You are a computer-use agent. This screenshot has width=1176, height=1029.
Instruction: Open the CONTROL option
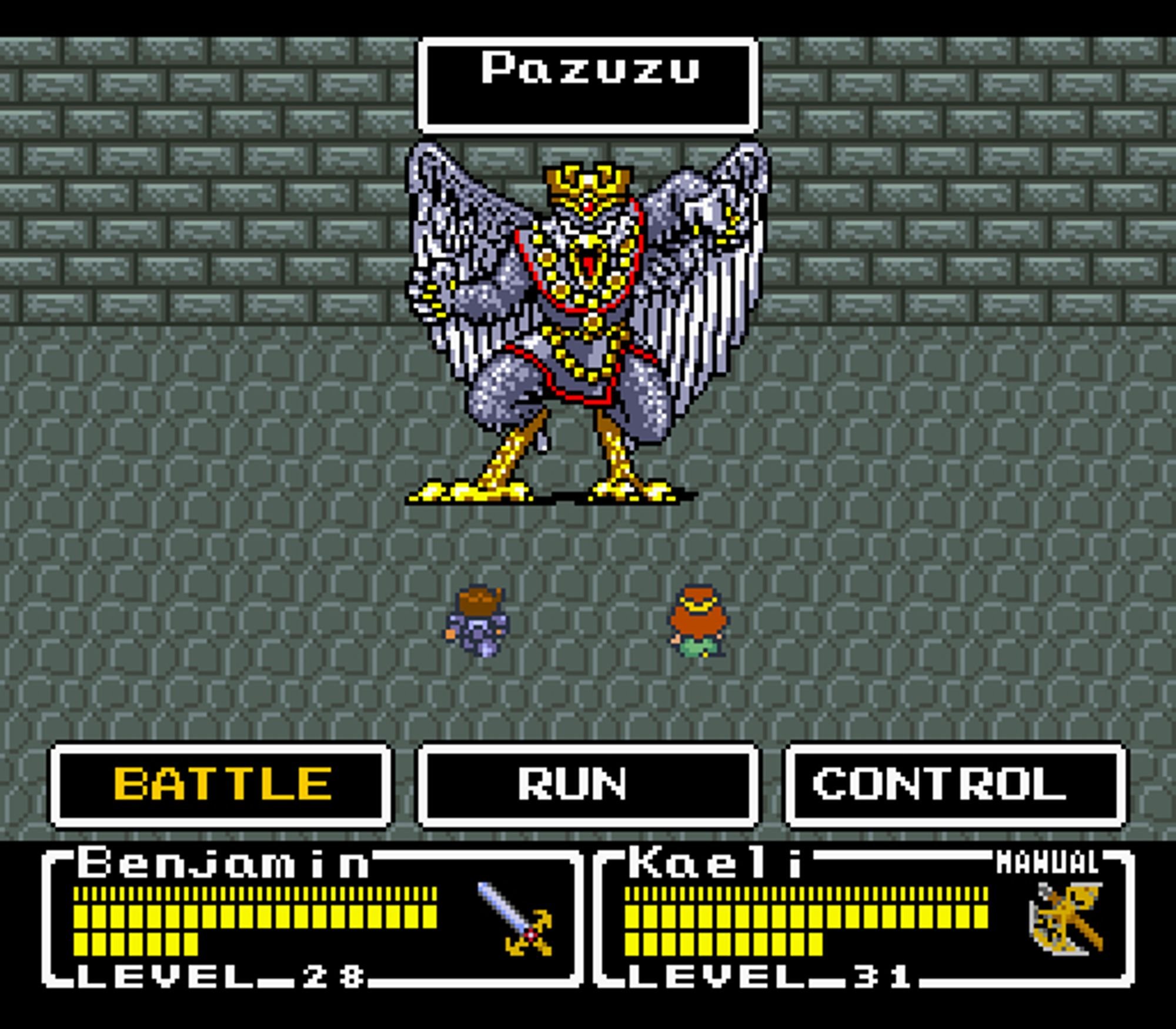[x=955, y=784]
